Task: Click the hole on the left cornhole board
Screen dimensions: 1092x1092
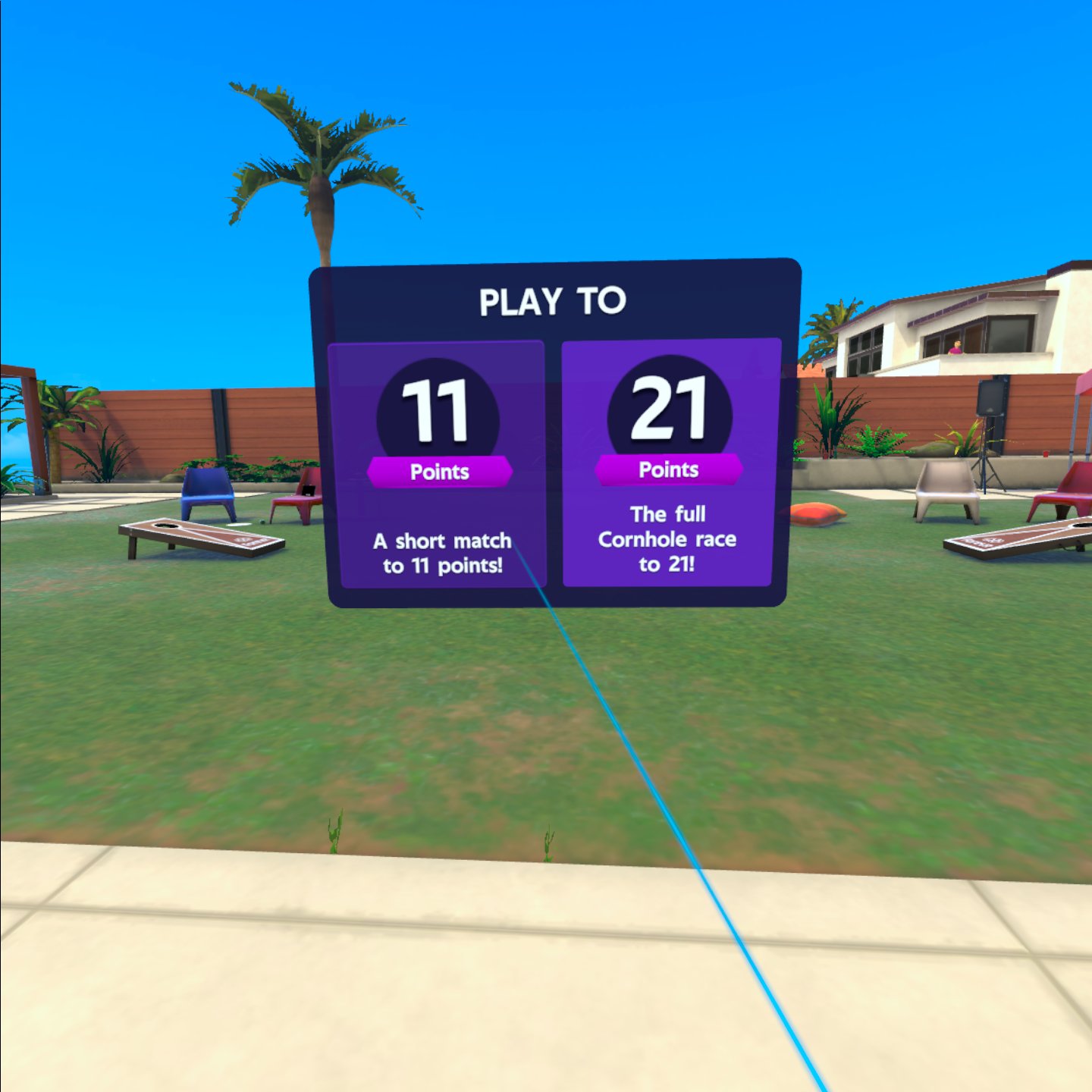Action: (x=165, y=526)
